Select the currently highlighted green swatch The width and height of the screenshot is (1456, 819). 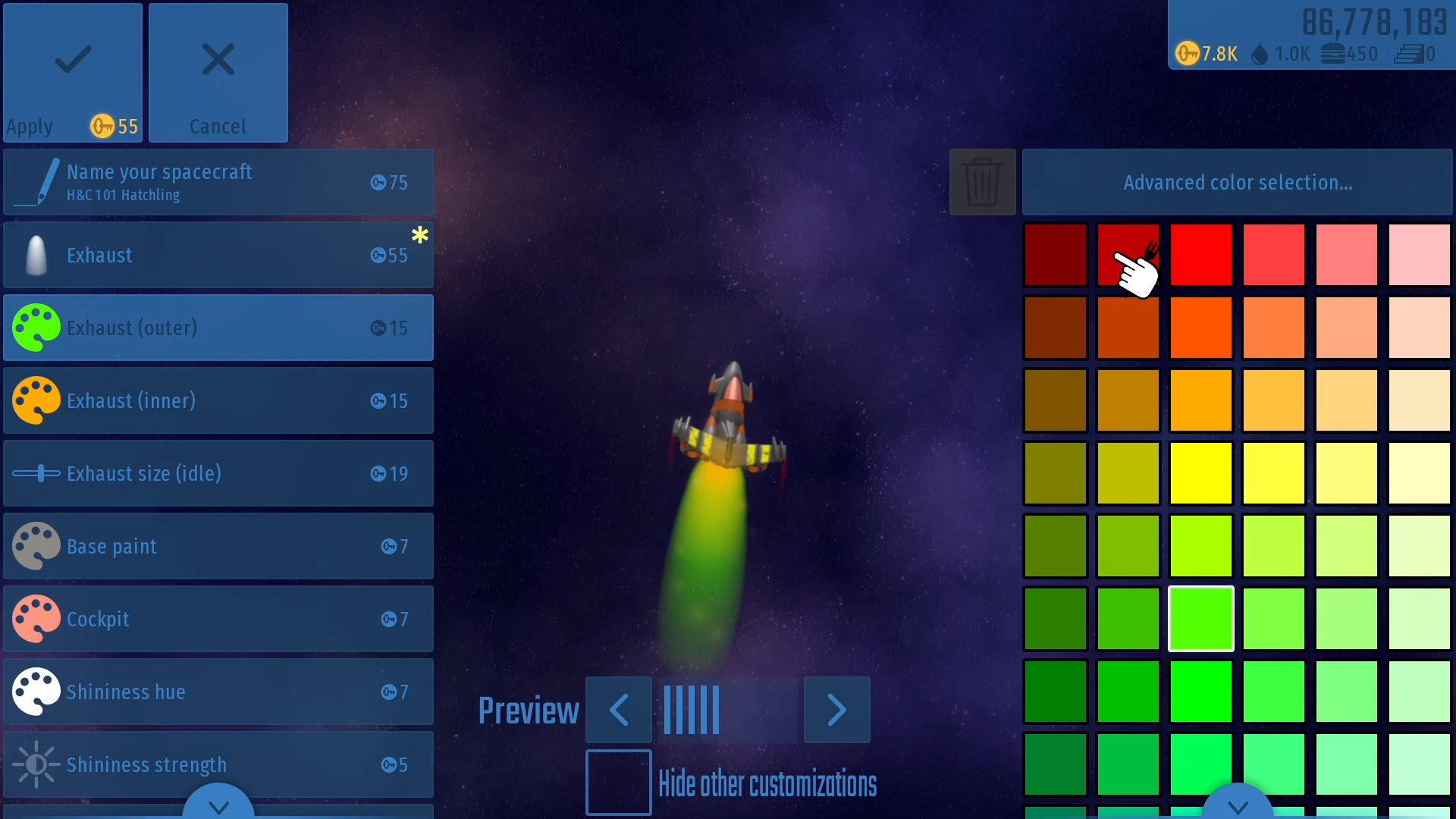tap(1202, 619)
